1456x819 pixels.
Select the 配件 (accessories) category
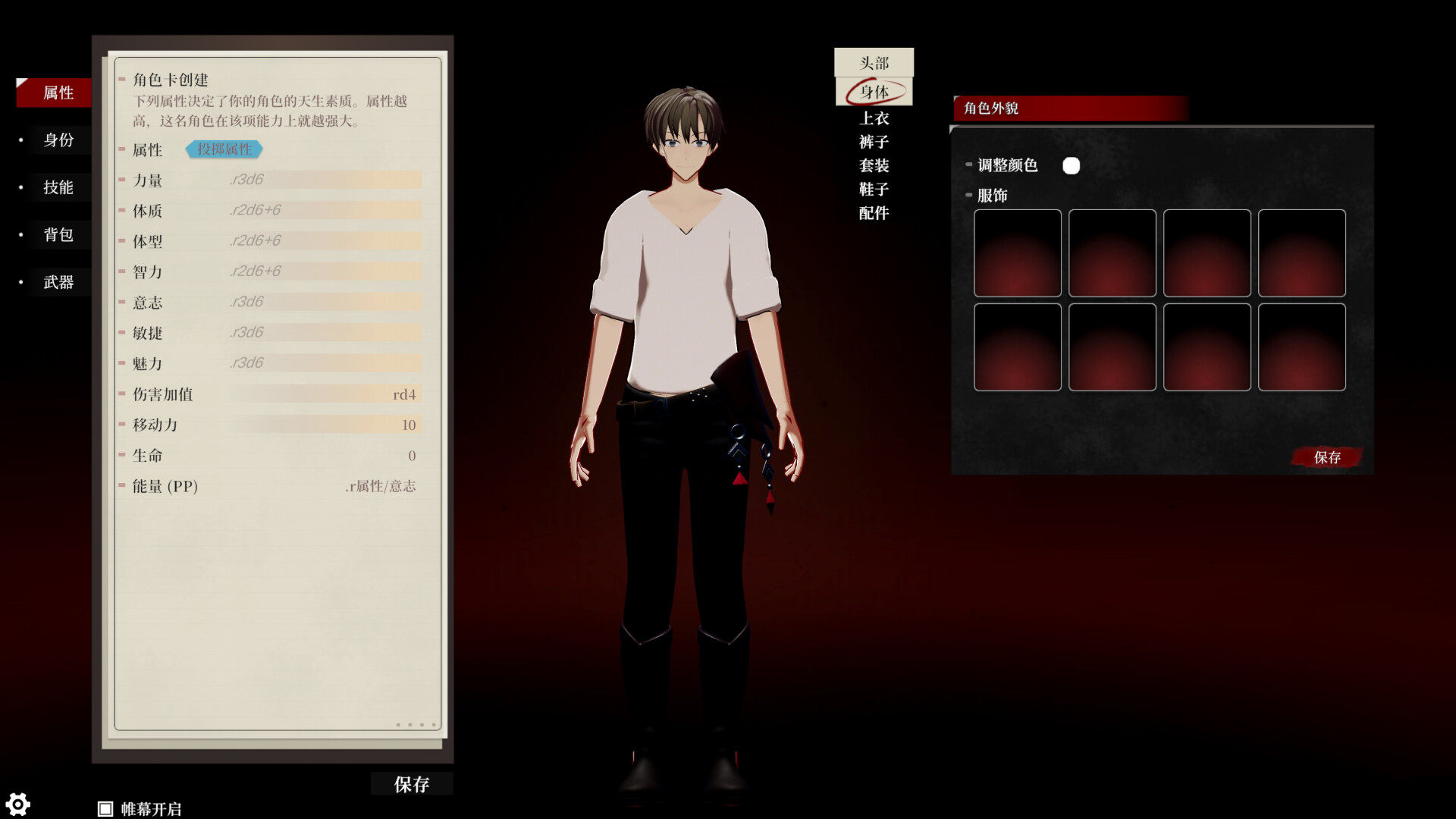(874, 214)
